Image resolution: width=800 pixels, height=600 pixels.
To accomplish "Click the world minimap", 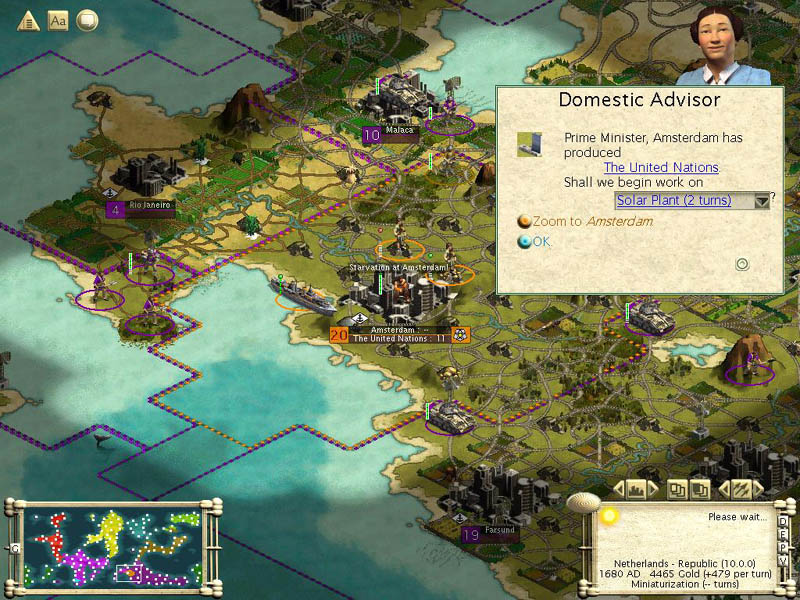I will (115, 547).
